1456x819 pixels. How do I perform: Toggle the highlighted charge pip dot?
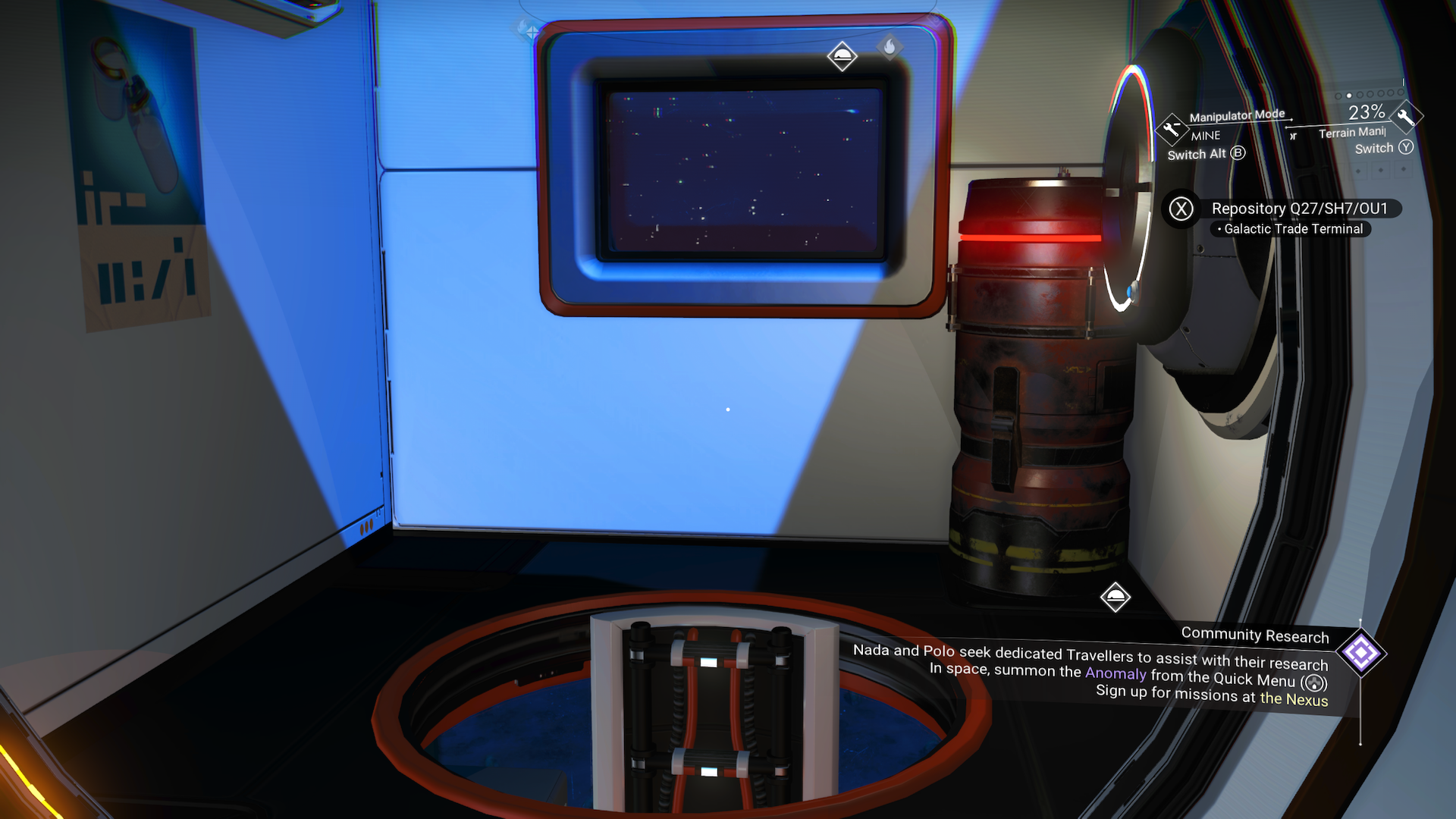(1351, 96)
